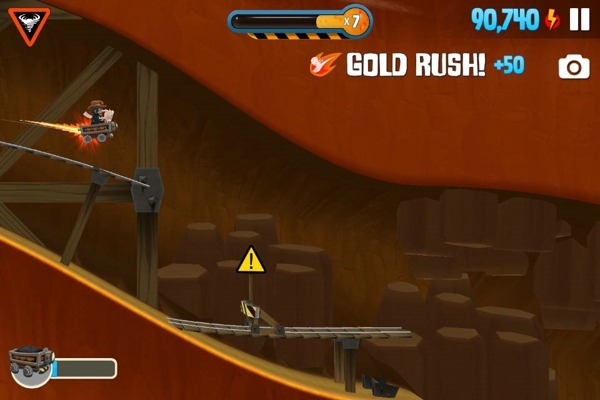Take a screenshot with the camera icon
The width and height of the screenshot is (600, 400).
tap(574, 67)
